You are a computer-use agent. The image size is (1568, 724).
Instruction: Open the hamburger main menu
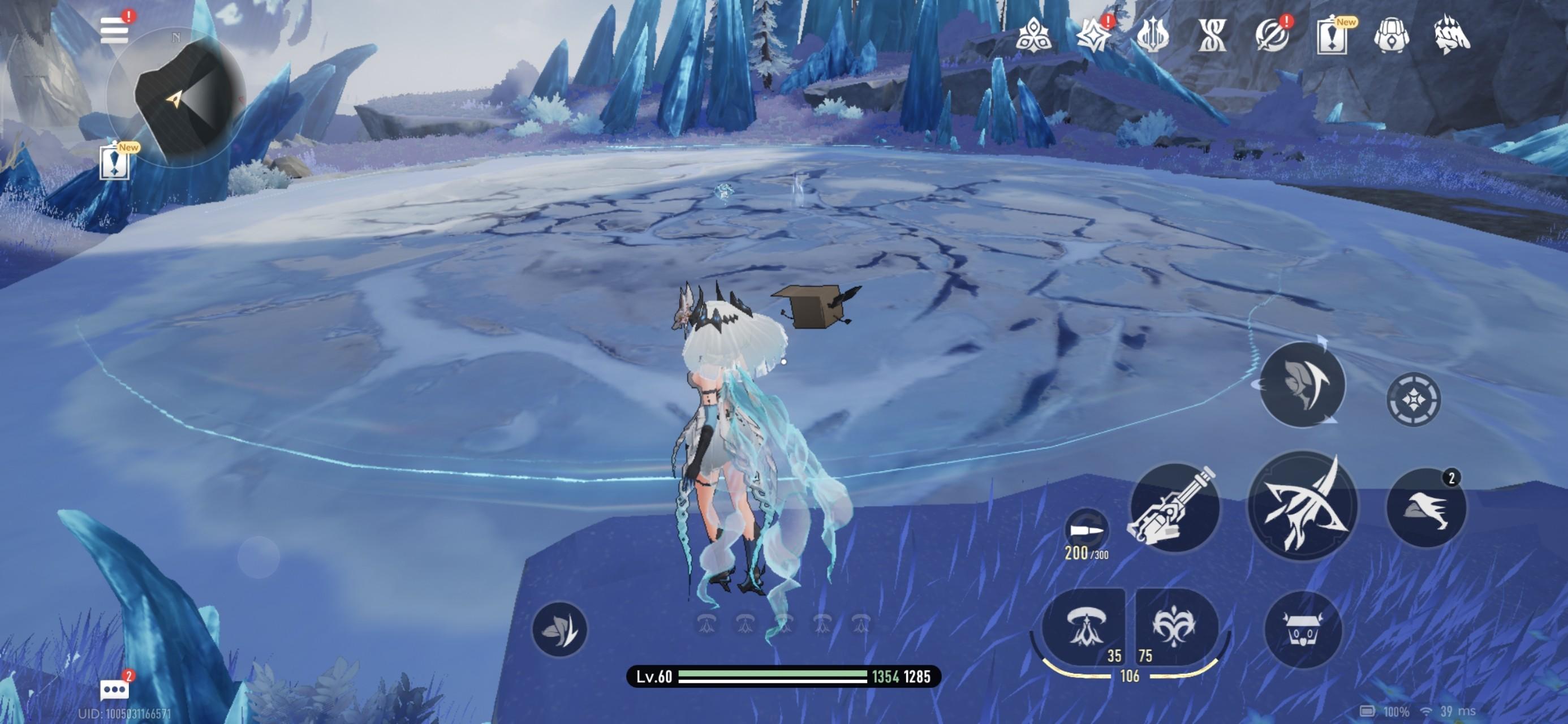pos(114,31)
